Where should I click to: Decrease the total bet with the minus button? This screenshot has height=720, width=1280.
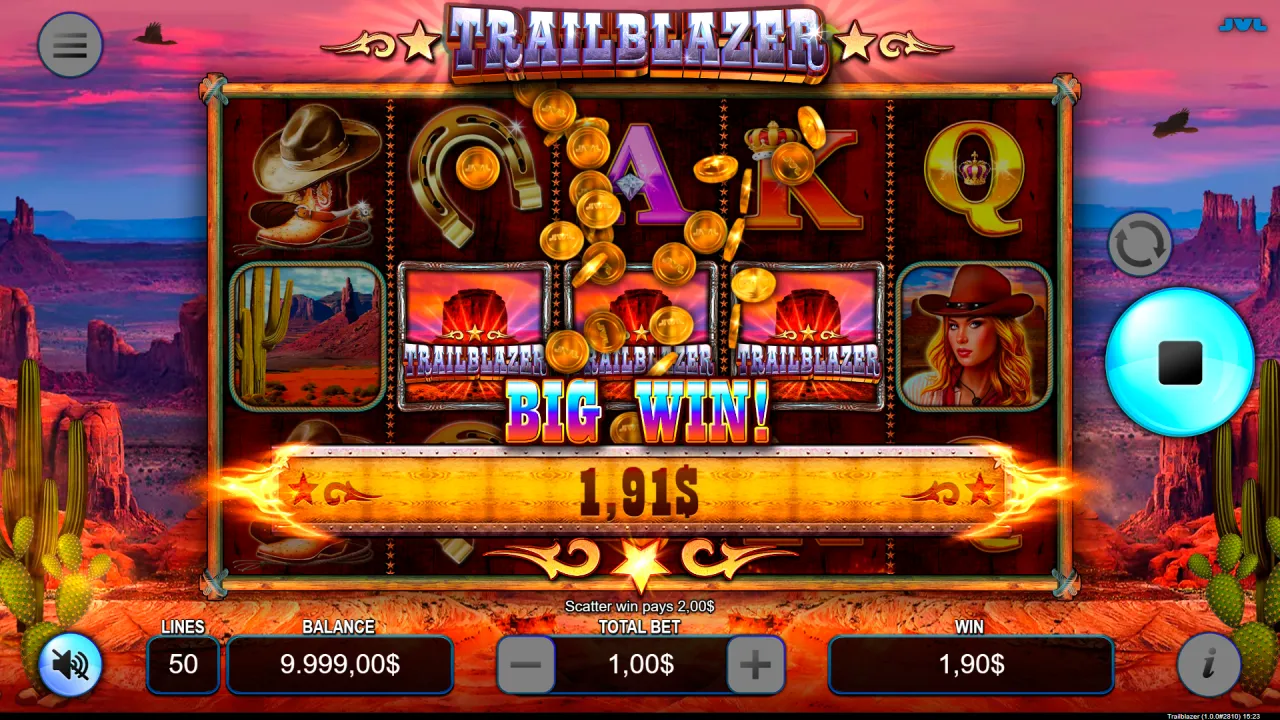[x=527, y=664]
